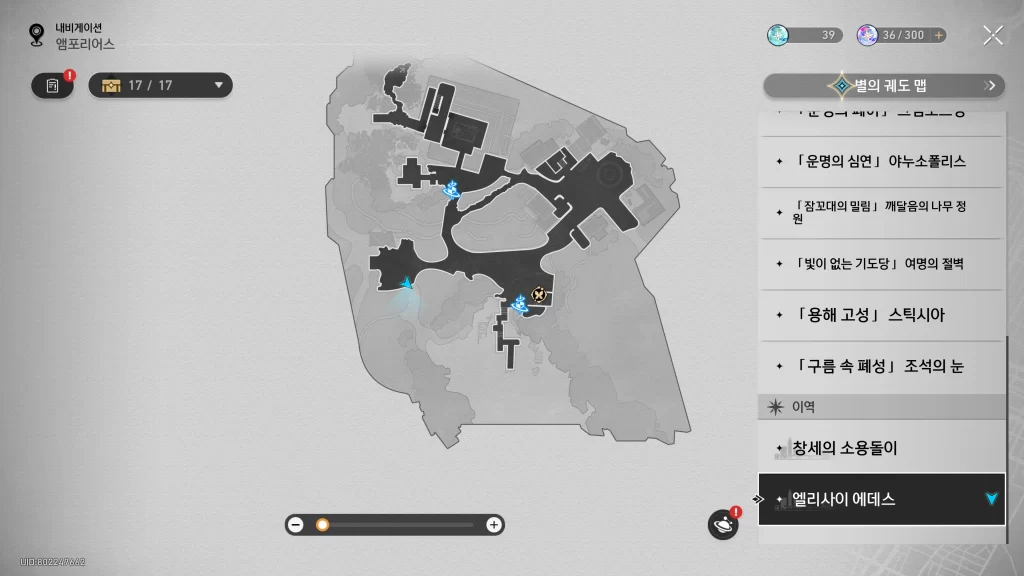
Task: Open the planet icon with red alert
Action: point(722,524)
